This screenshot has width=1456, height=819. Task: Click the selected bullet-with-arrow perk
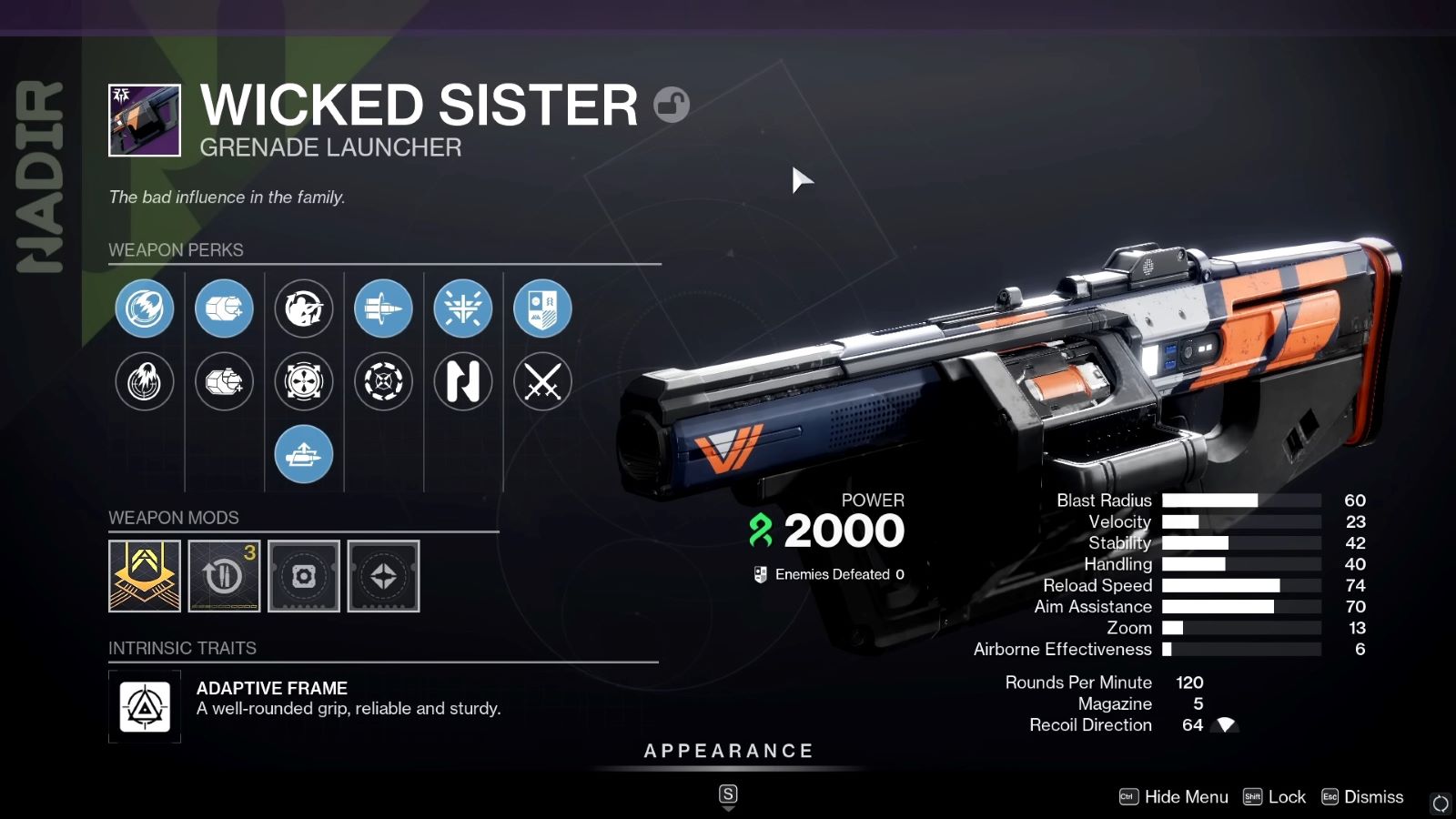pos(383,308)
